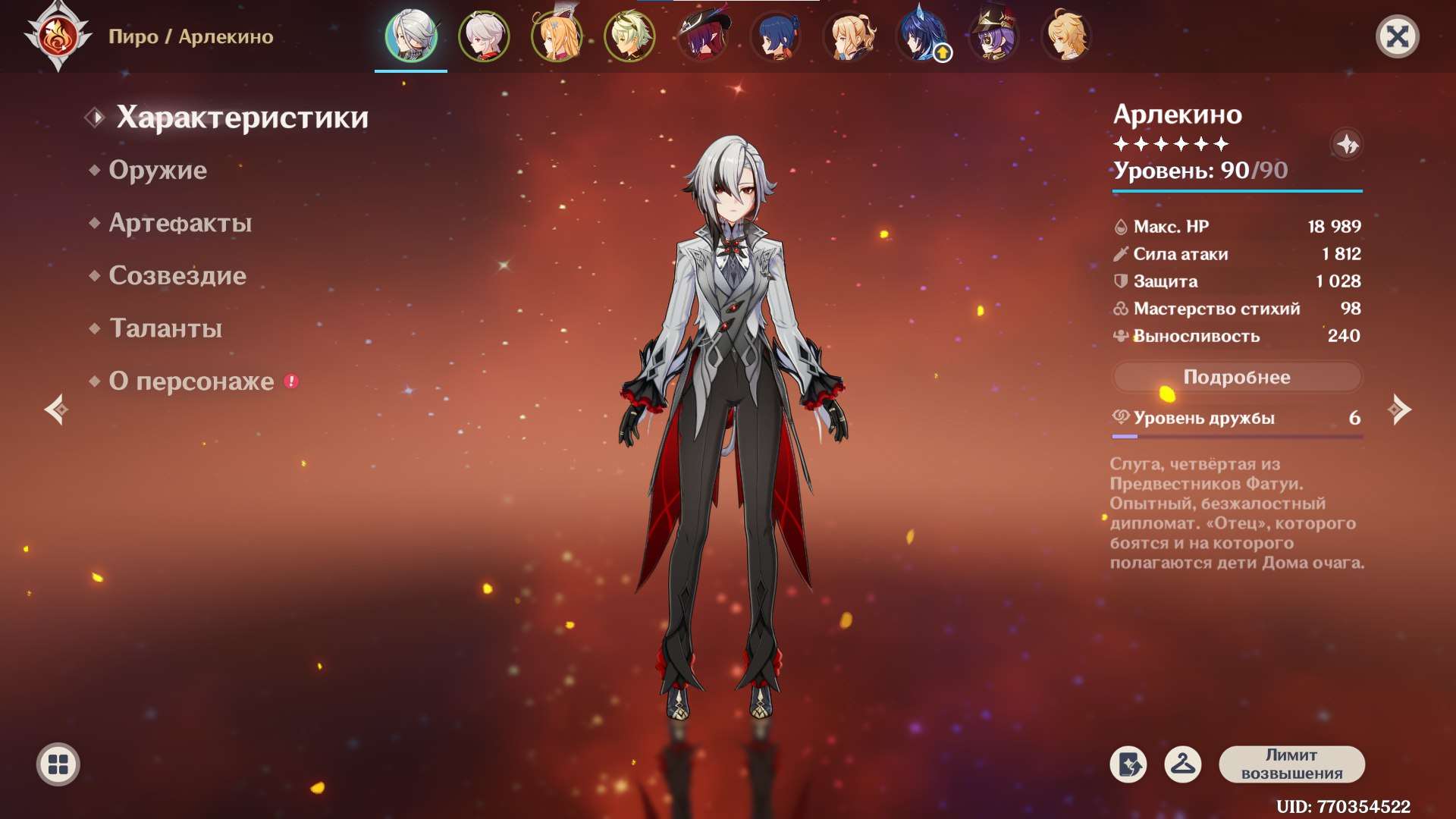Screen dimensions: 1456x819
Task: Select the green-haired character portrait in the roster
Action: click(629, 36)
